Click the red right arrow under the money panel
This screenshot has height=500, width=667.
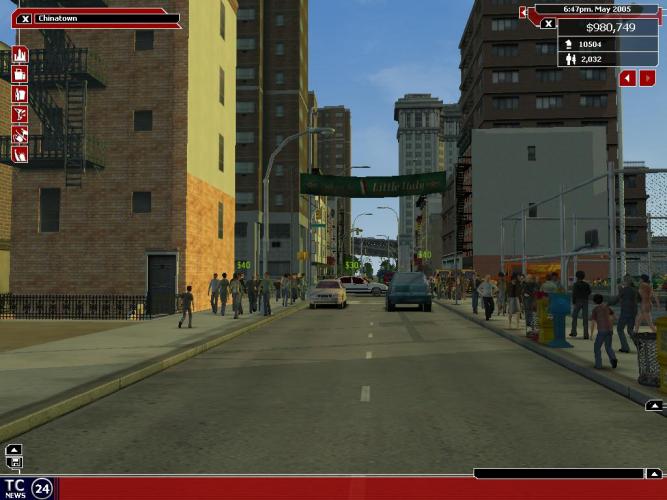647,78
